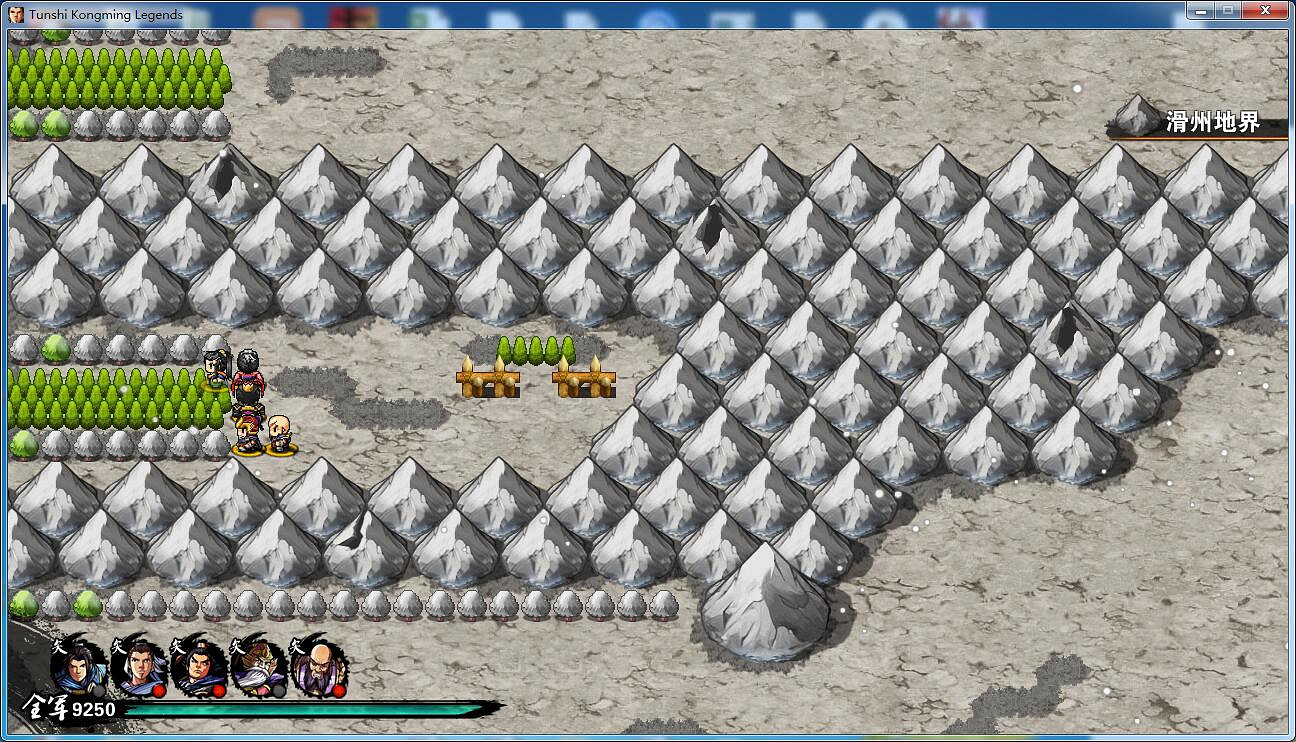Toggle the red status dot on second portrait

(x=158, y=690)
